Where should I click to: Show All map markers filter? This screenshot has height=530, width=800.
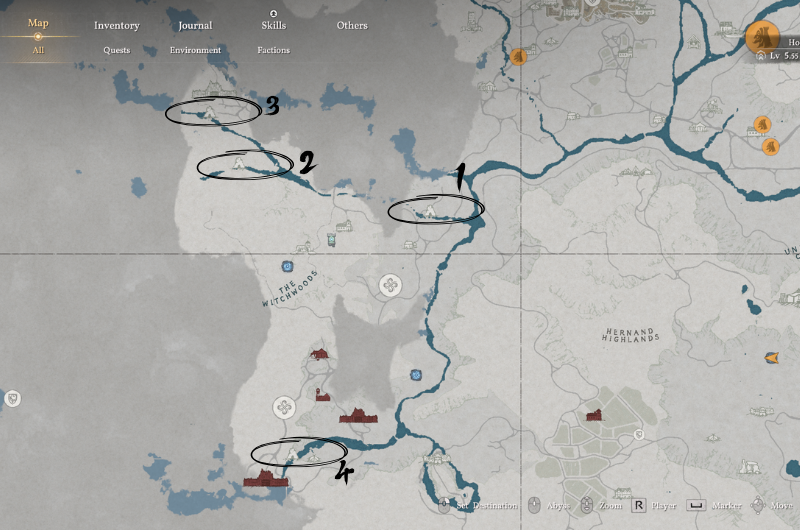pyautogui.click(x=38, y=50)
